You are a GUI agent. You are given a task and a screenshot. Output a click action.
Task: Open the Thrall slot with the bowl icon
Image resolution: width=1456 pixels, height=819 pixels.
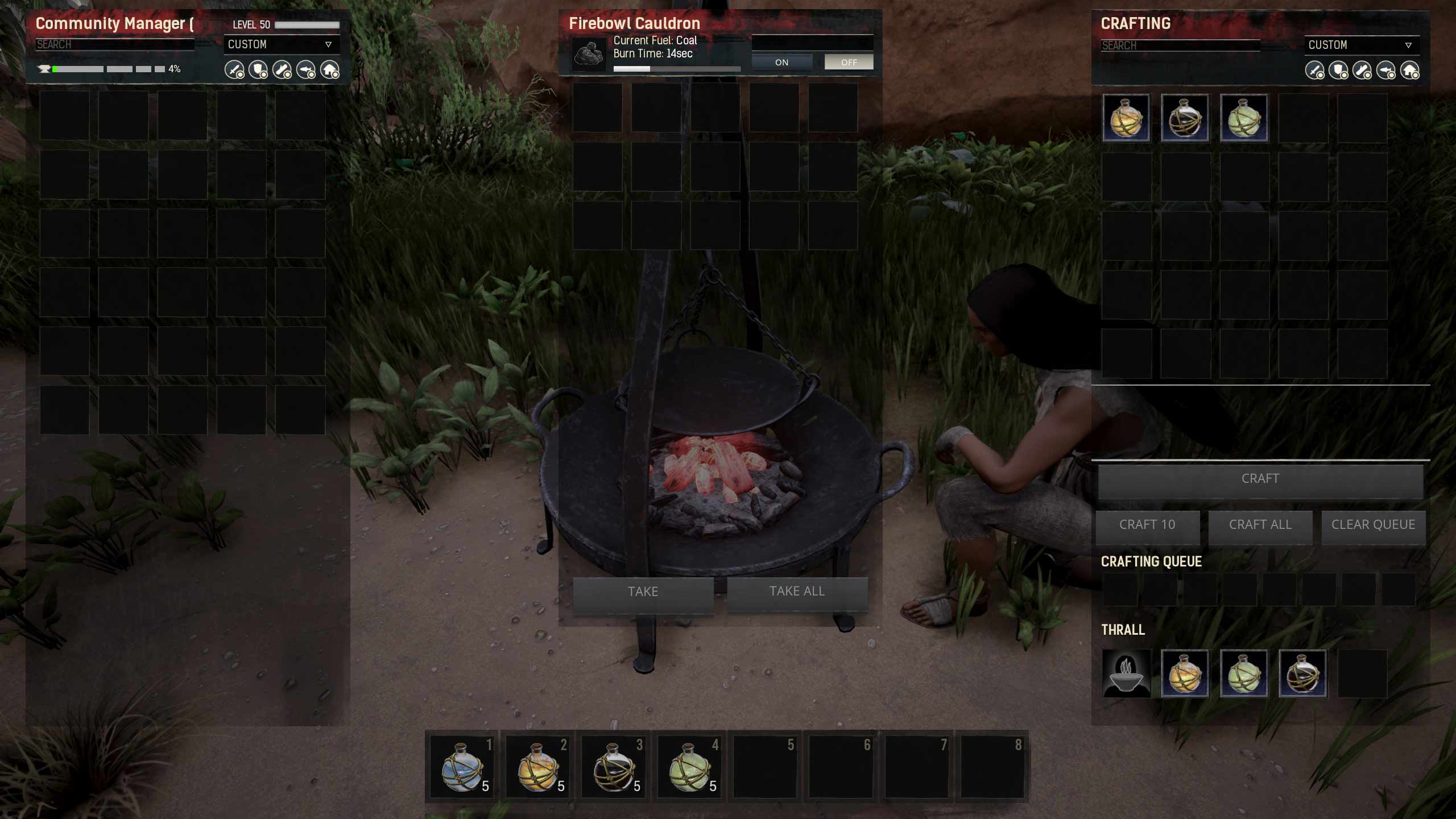[x=1126, y=673]
